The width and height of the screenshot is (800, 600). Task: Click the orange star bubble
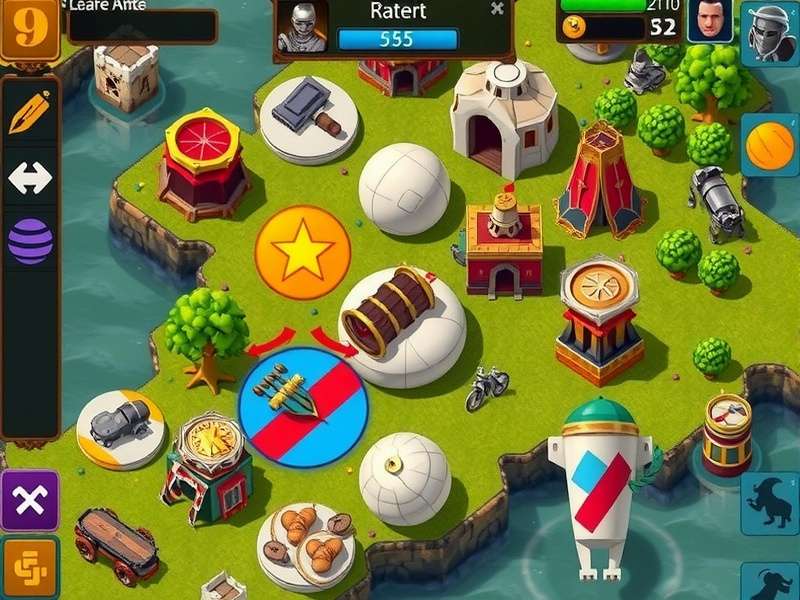[x=302, y=254]
